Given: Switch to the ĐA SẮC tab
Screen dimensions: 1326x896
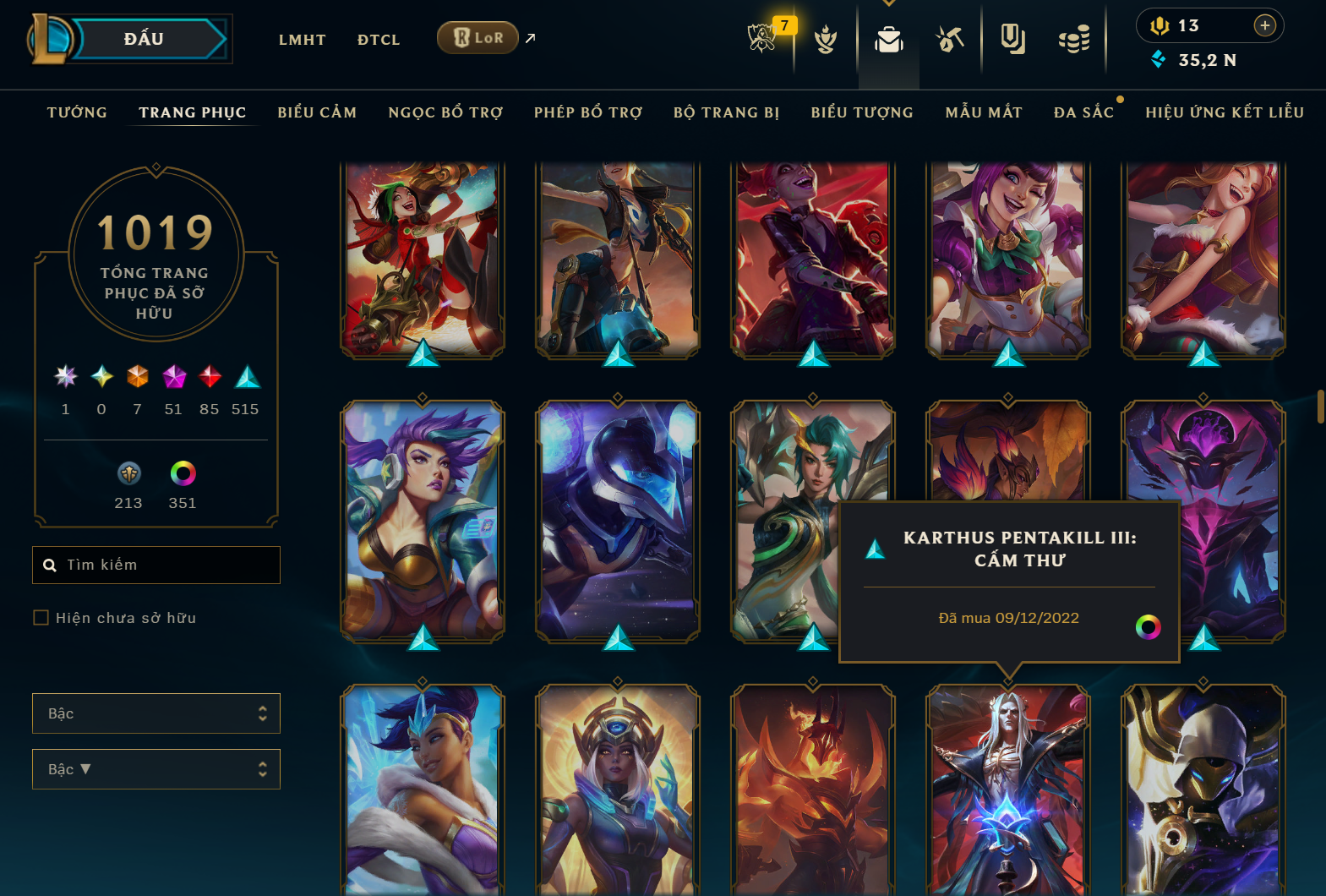Looking at the screenshot, I should [1084, 112].
